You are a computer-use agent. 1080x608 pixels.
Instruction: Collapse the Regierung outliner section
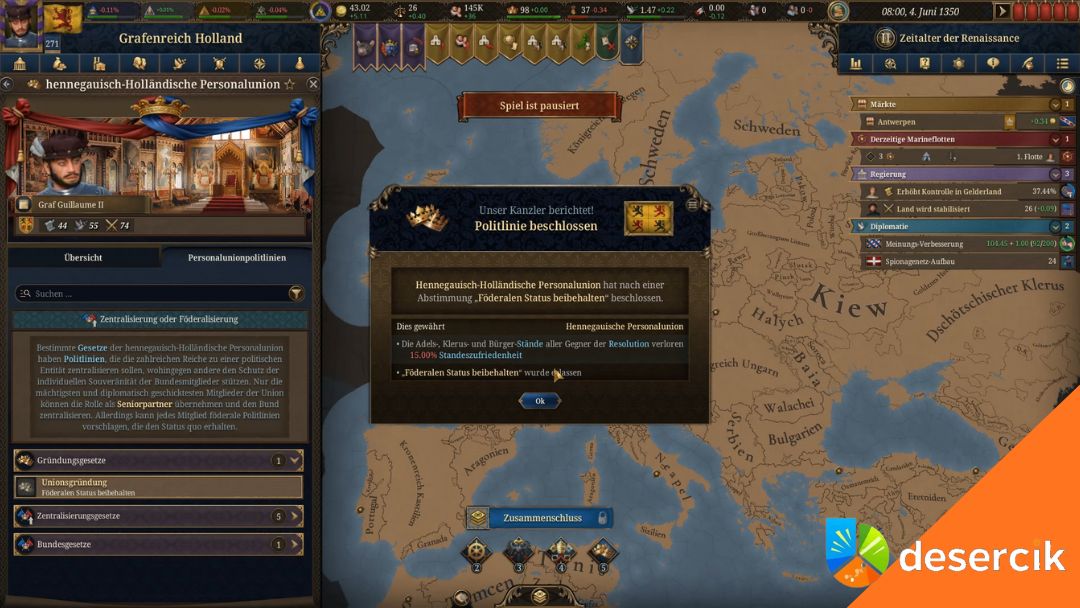[x=1054, y=173]
